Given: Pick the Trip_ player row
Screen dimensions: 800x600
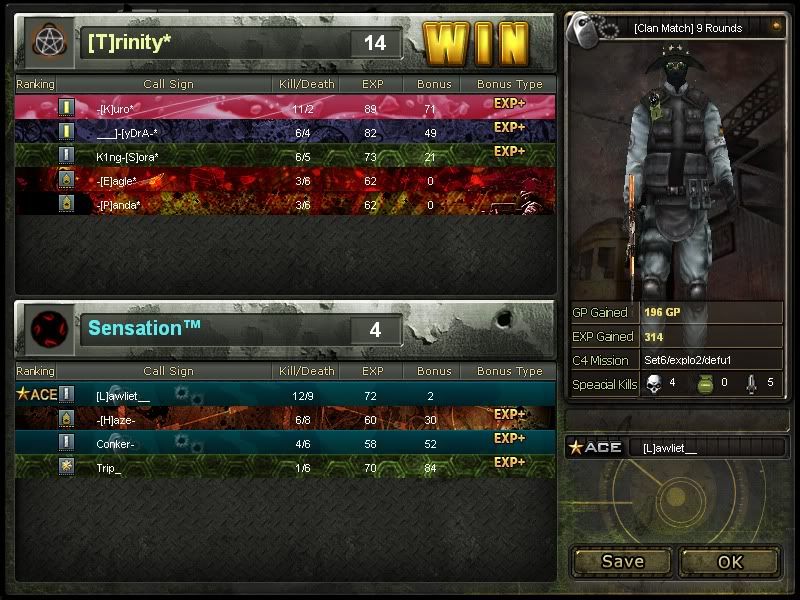Looking at the screenshot, I should click(x=285, y=467).
